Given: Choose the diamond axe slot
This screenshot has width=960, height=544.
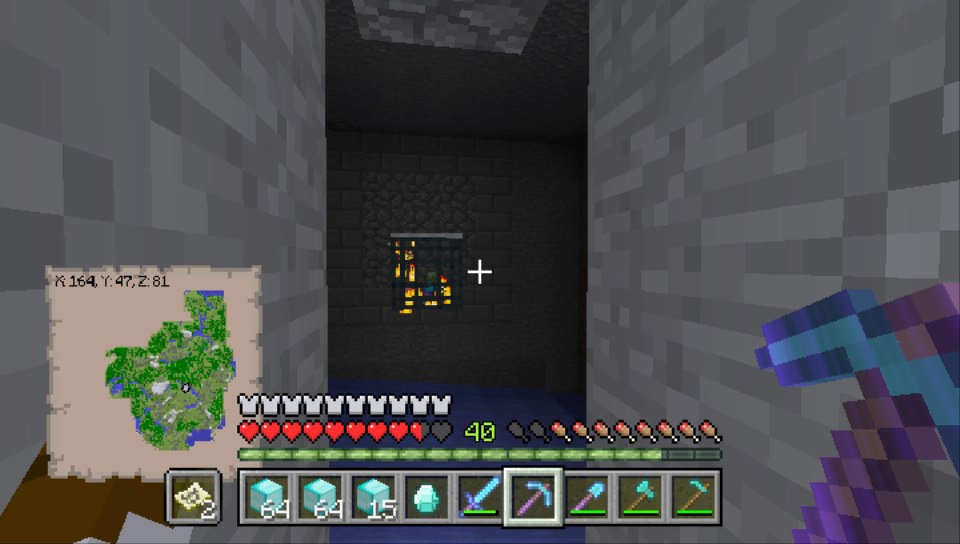Looking at the screenshot, I should click(x=639, y=497).
